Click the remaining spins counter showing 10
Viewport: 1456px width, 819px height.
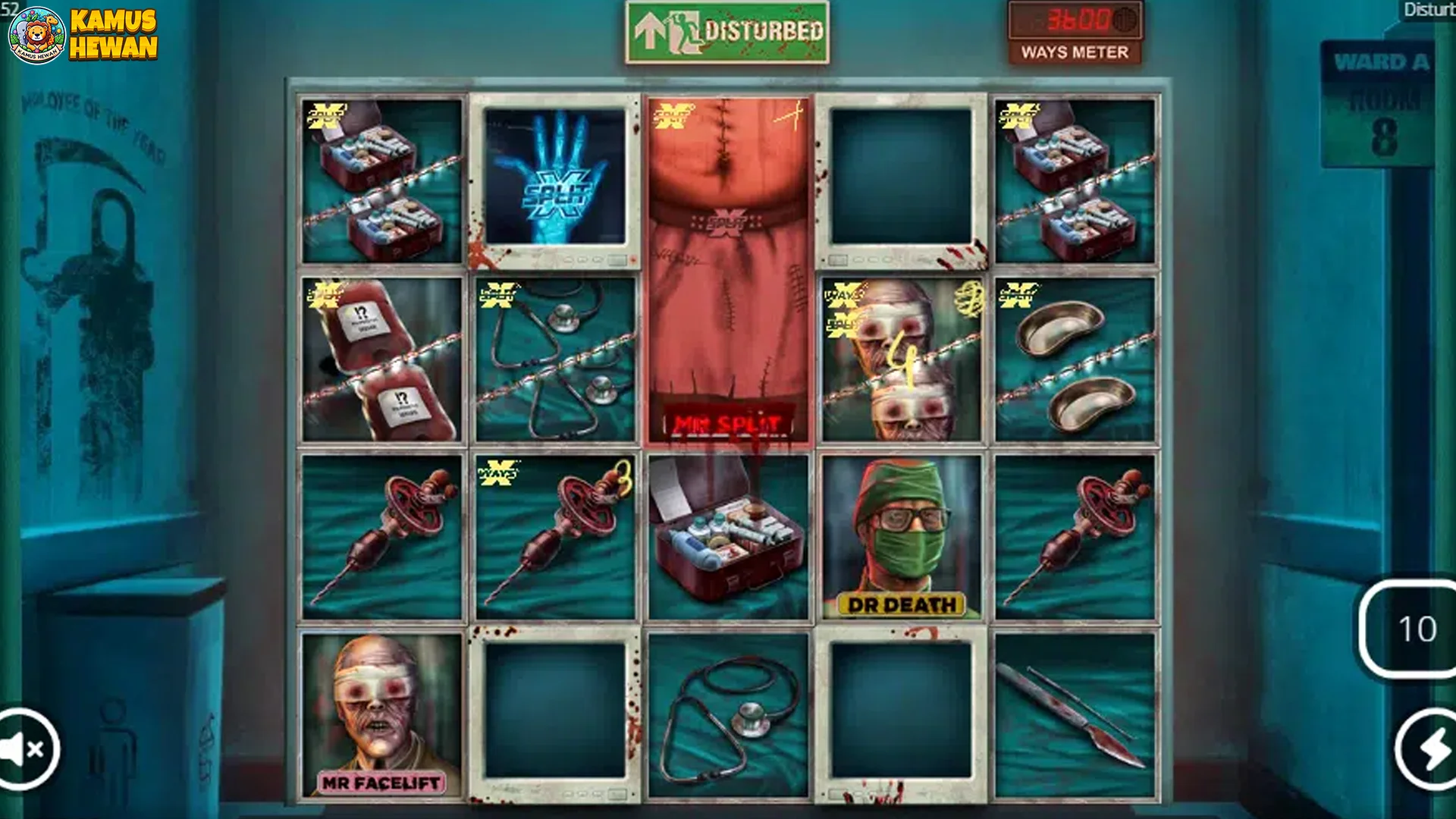[x=1418, y=629]
